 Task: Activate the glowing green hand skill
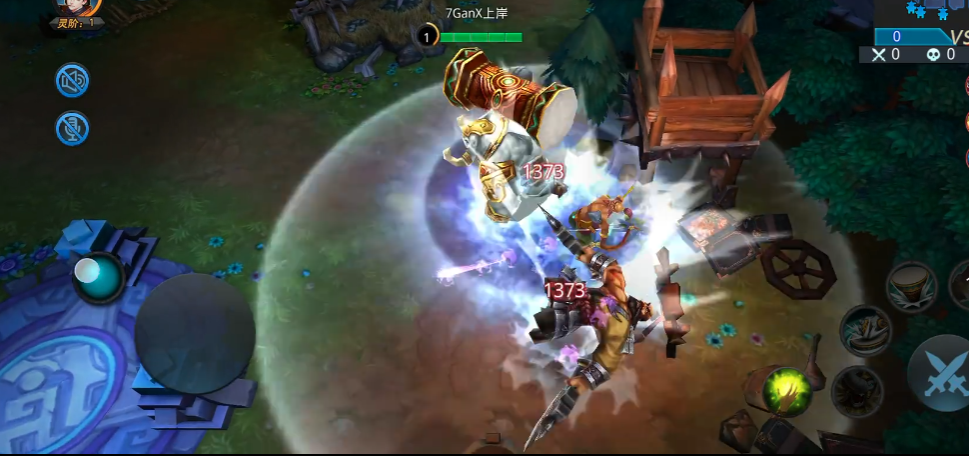click(789, 389)
